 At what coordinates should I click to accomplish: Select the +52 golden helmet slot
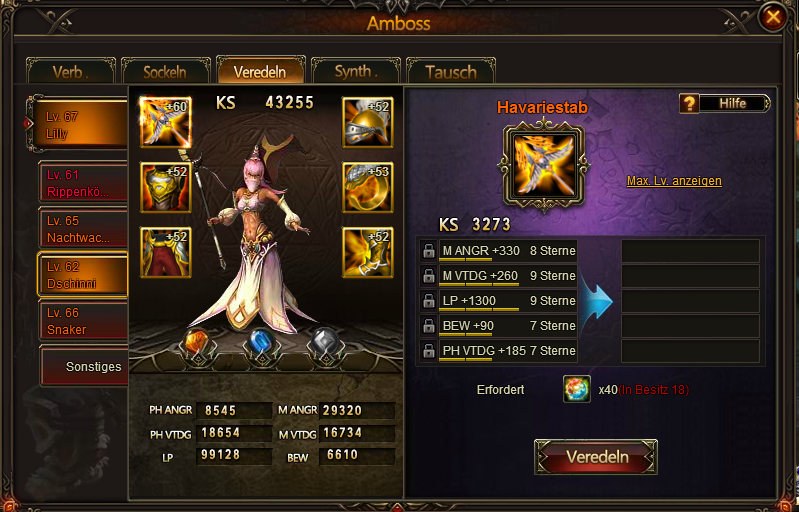(367, 122)
